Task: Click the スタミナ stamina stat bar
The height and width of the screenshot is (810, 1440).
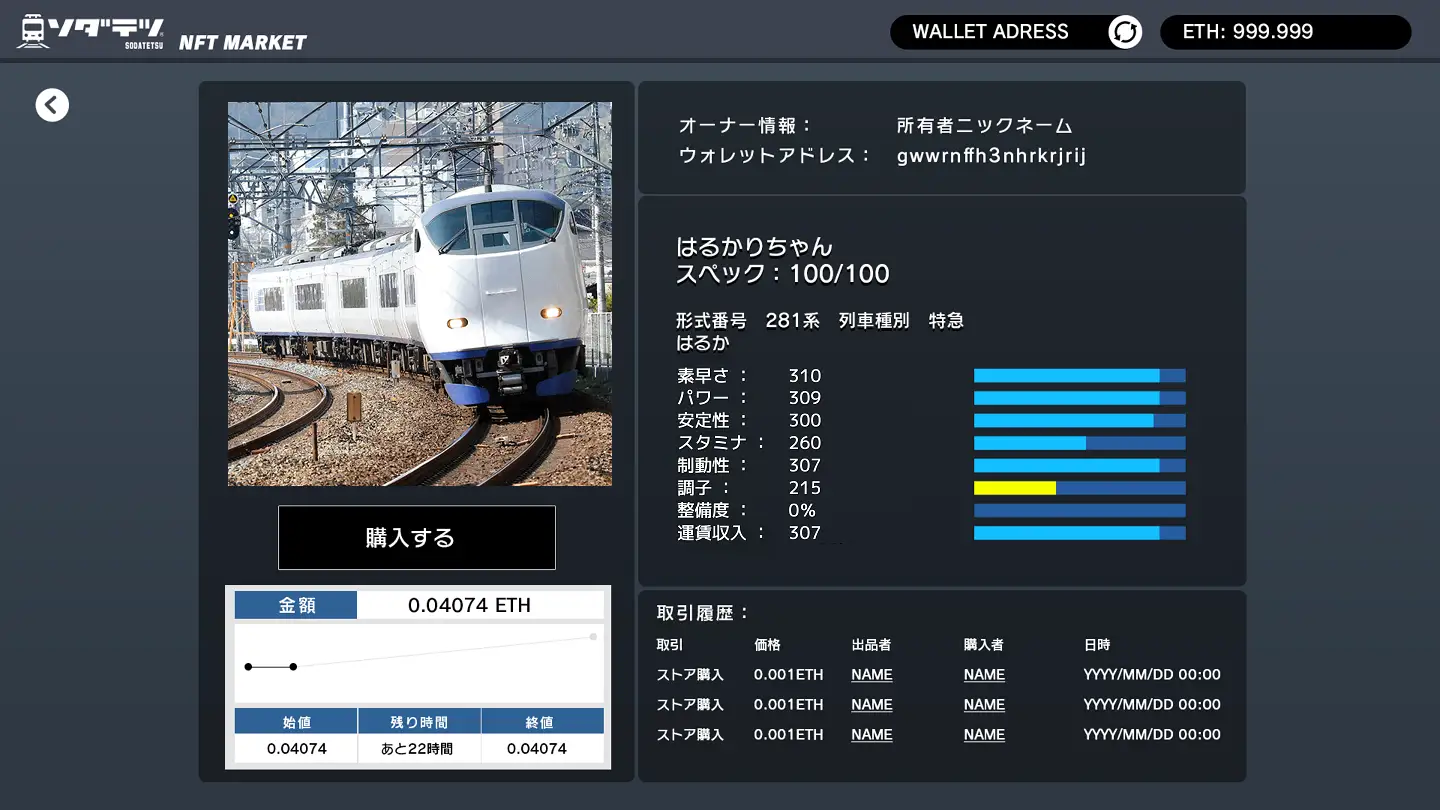Action: point(1079,442)
